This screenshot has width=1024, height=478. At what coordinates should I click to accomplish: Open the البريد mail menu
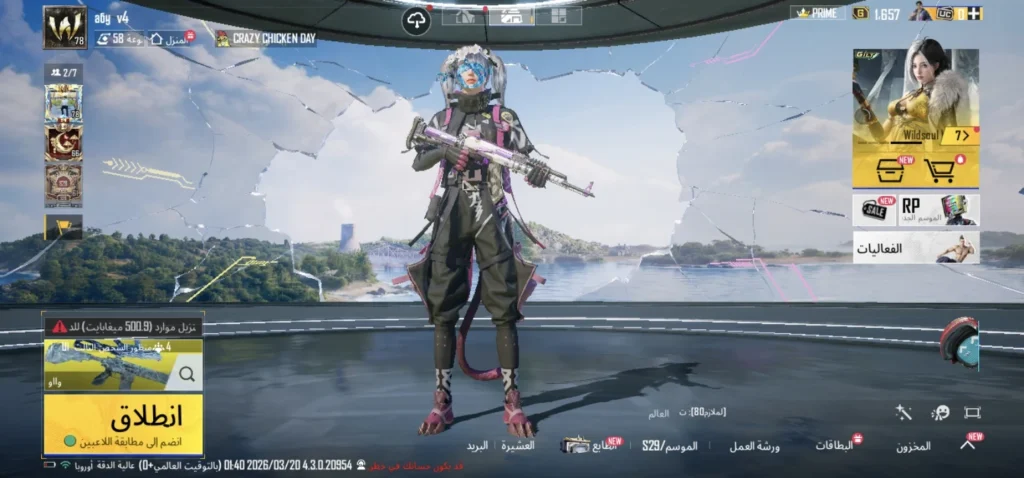click(477, 445)
